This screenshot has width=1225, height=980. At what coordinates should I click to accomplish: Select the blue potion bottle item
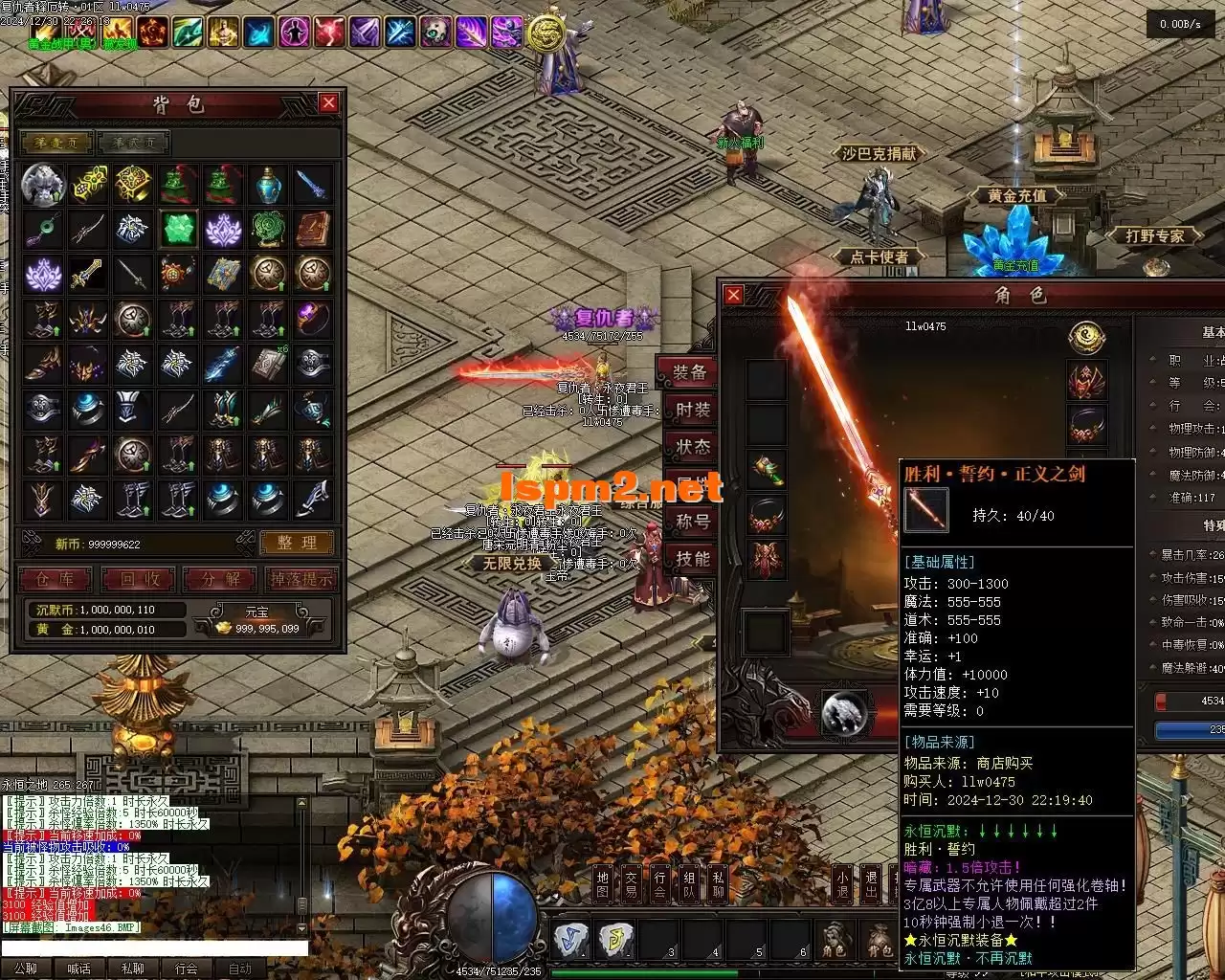tap(269, 184)
